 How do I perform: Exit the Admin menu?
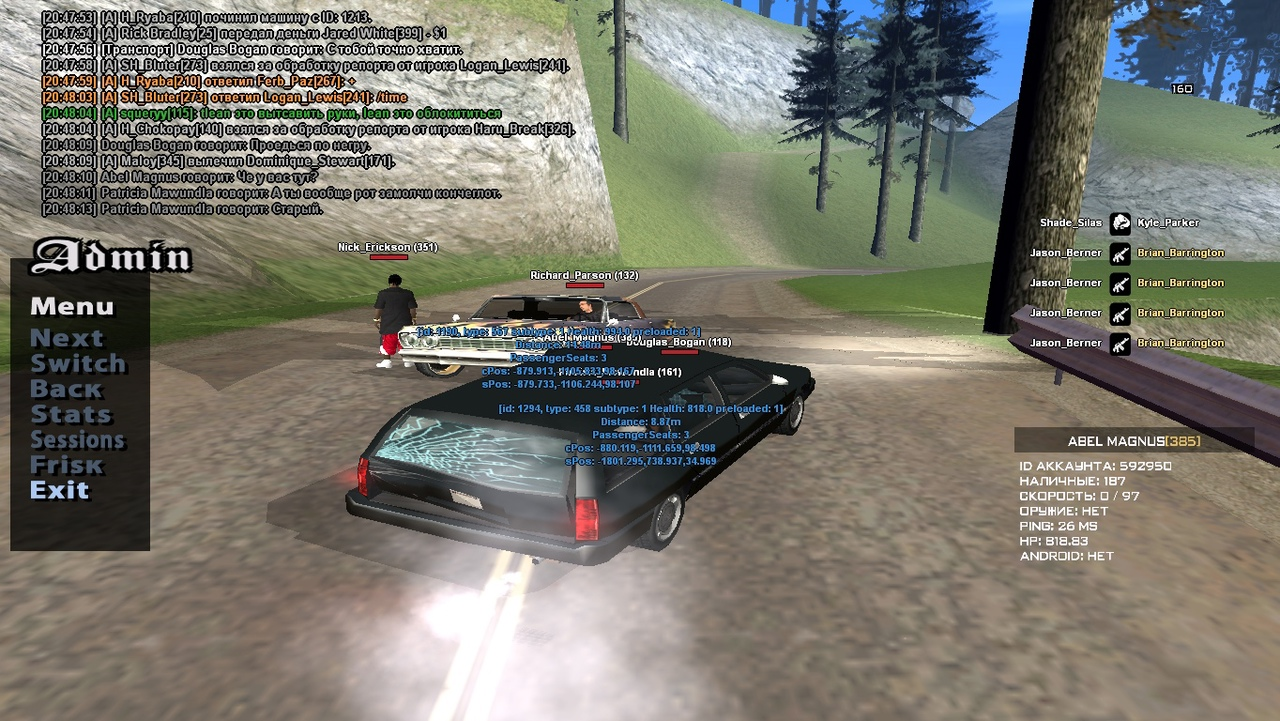tap(60, 490)
